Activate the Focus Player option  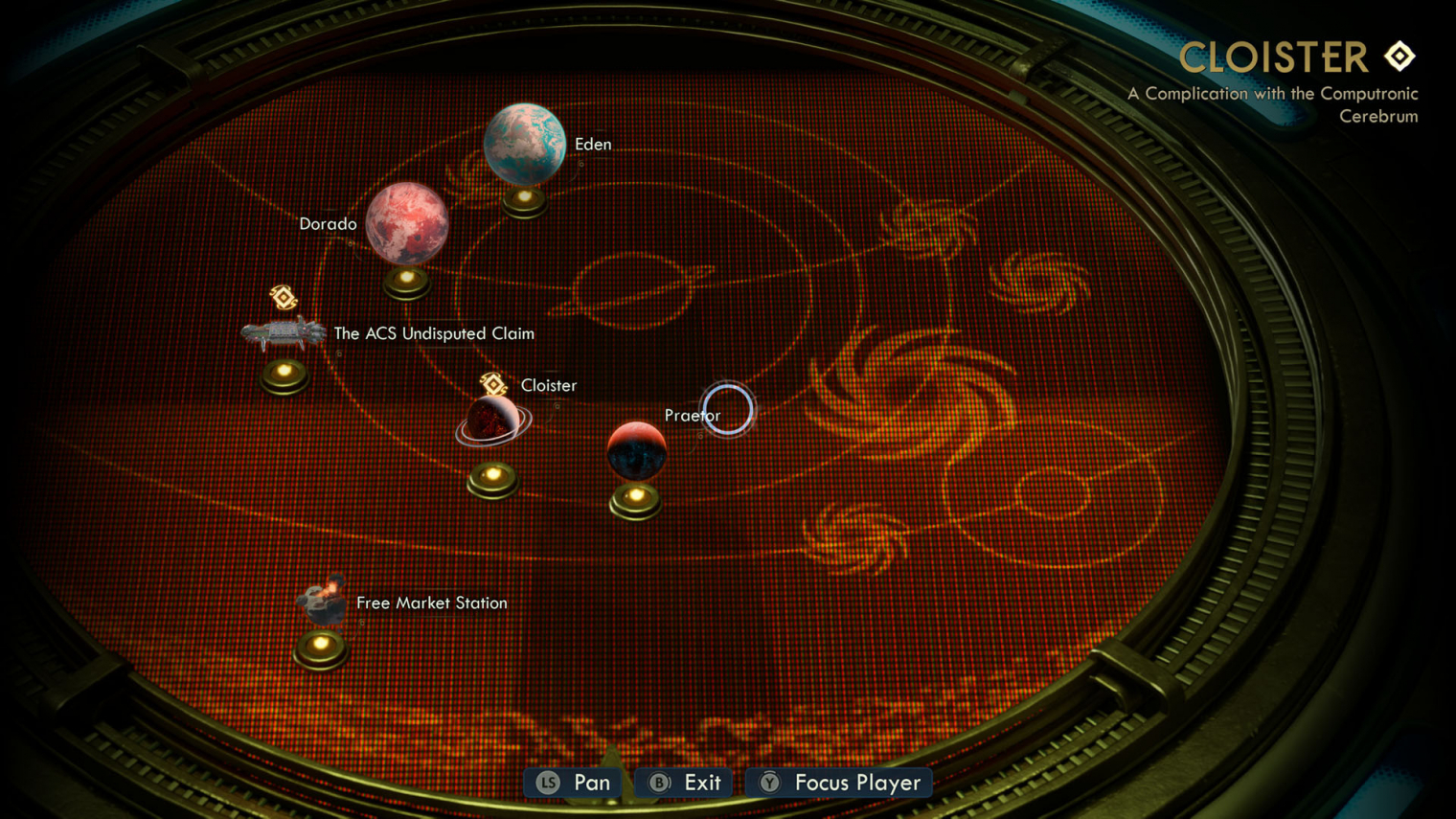coord(839,783)
